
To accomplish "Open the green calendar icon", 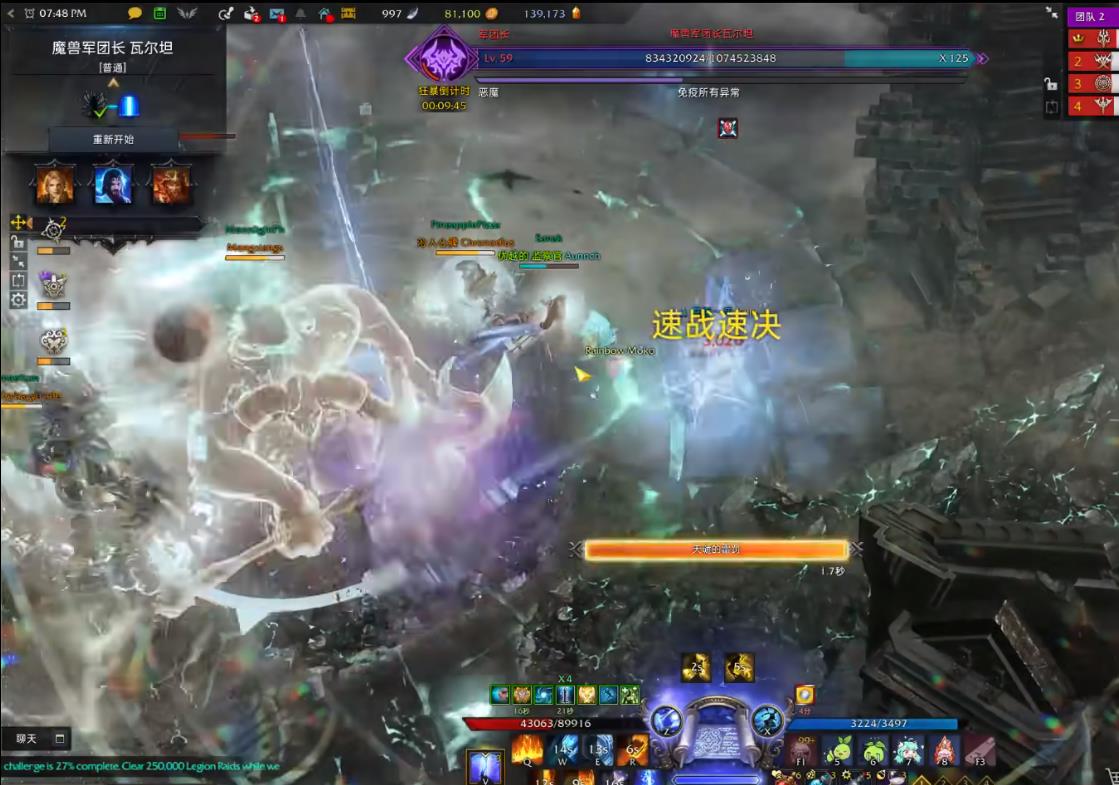I will (x=160, y=13).
